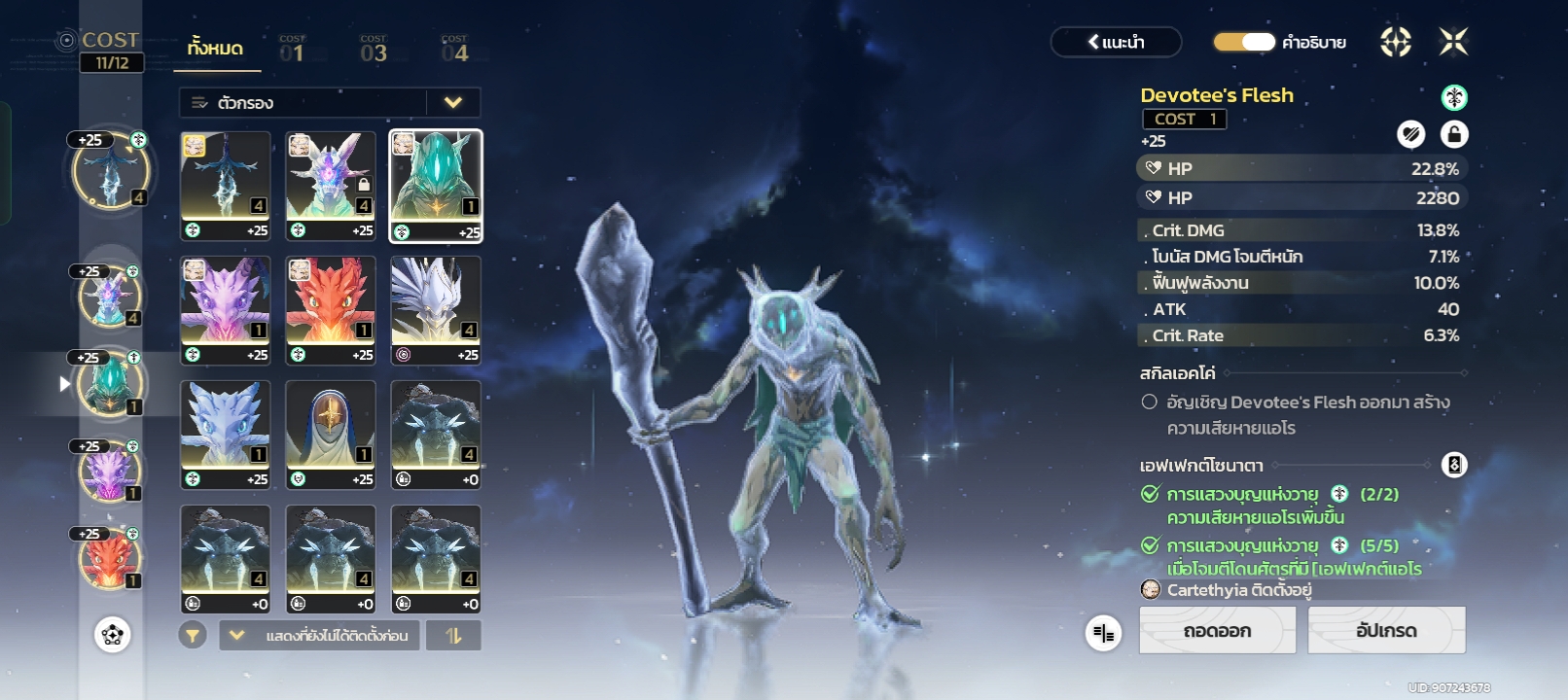Upgrade echo with อัปเกรด button
This screenshot has width=1568, height=700.
(1386, 630)
